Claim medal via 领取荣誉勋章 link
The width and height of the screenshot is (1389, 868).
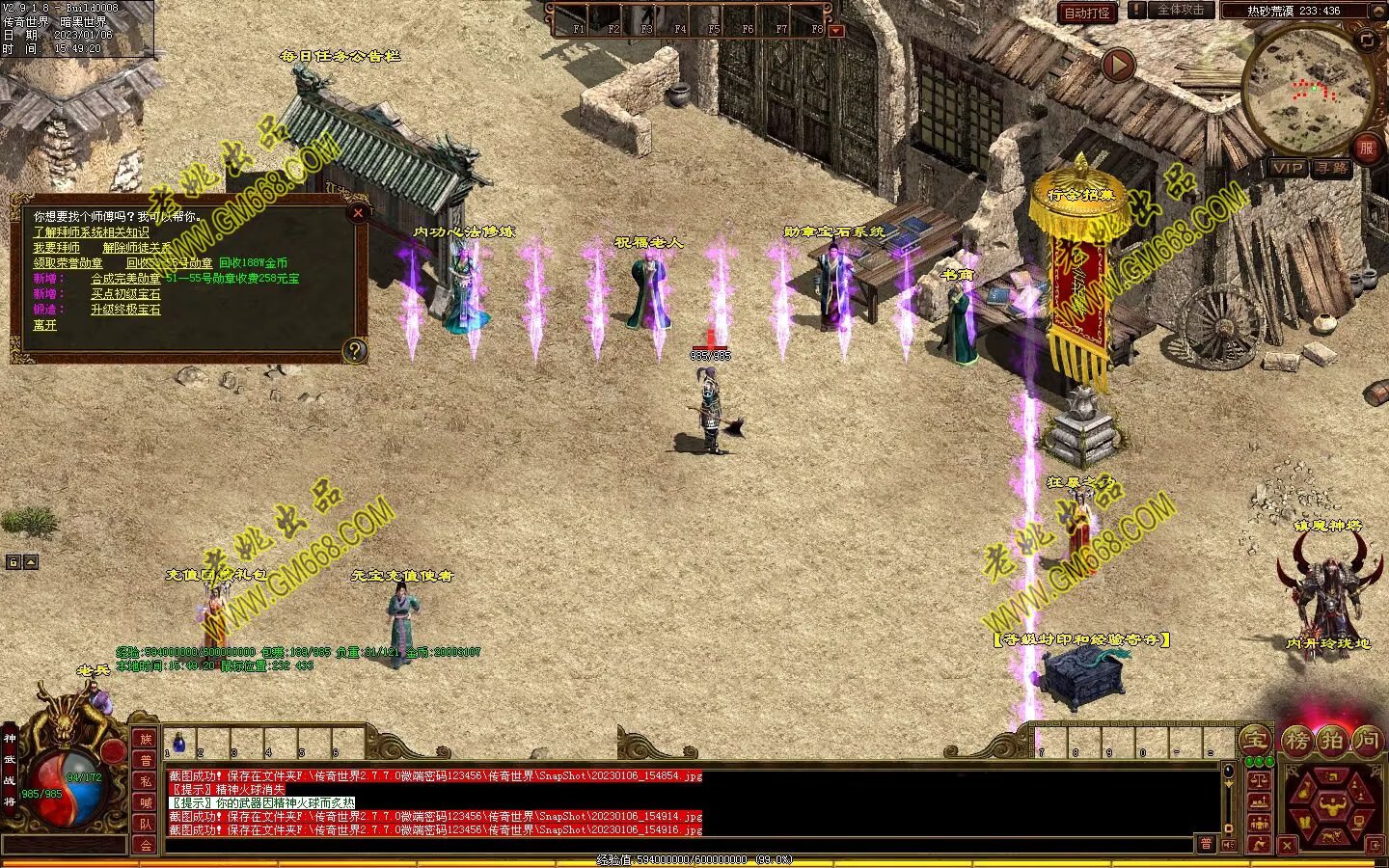68,263
